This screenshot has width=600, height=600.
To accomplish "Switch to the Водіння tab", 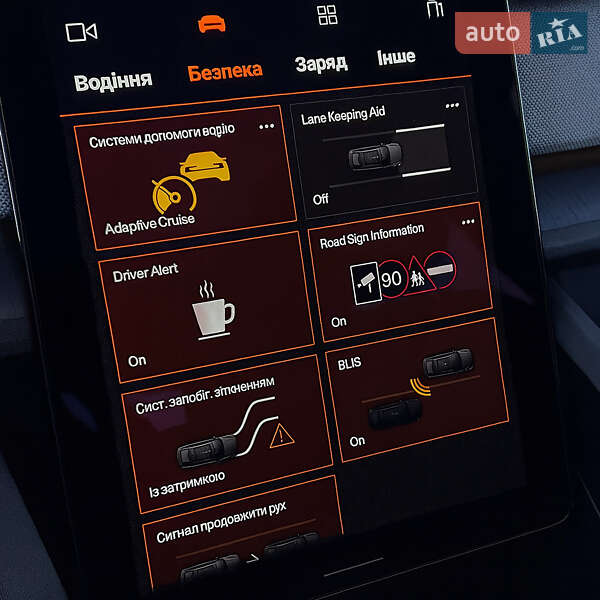I will click(x=113, y=80).
